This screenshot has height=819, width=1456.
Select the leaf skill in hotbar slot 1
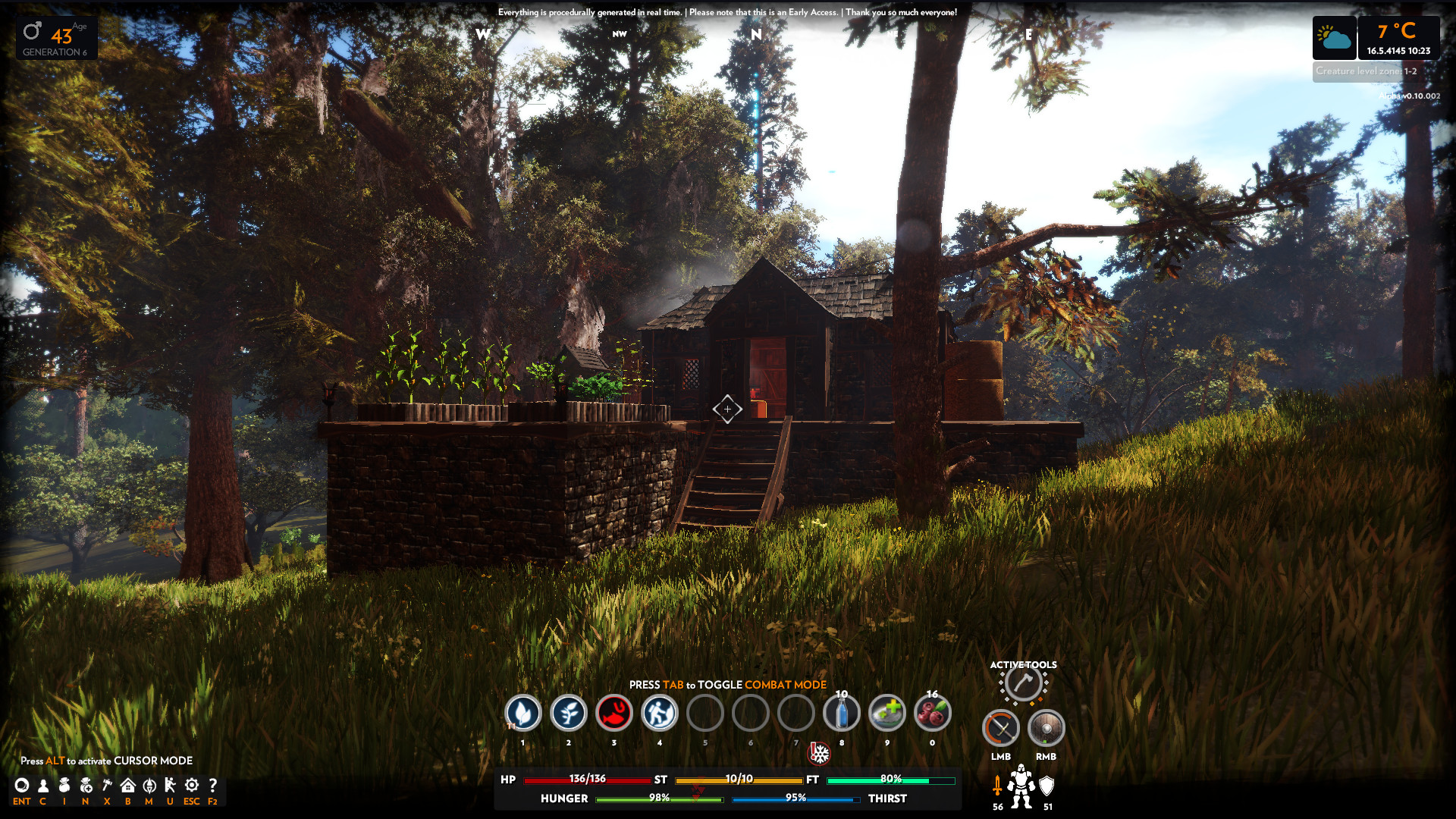[523, 713]
